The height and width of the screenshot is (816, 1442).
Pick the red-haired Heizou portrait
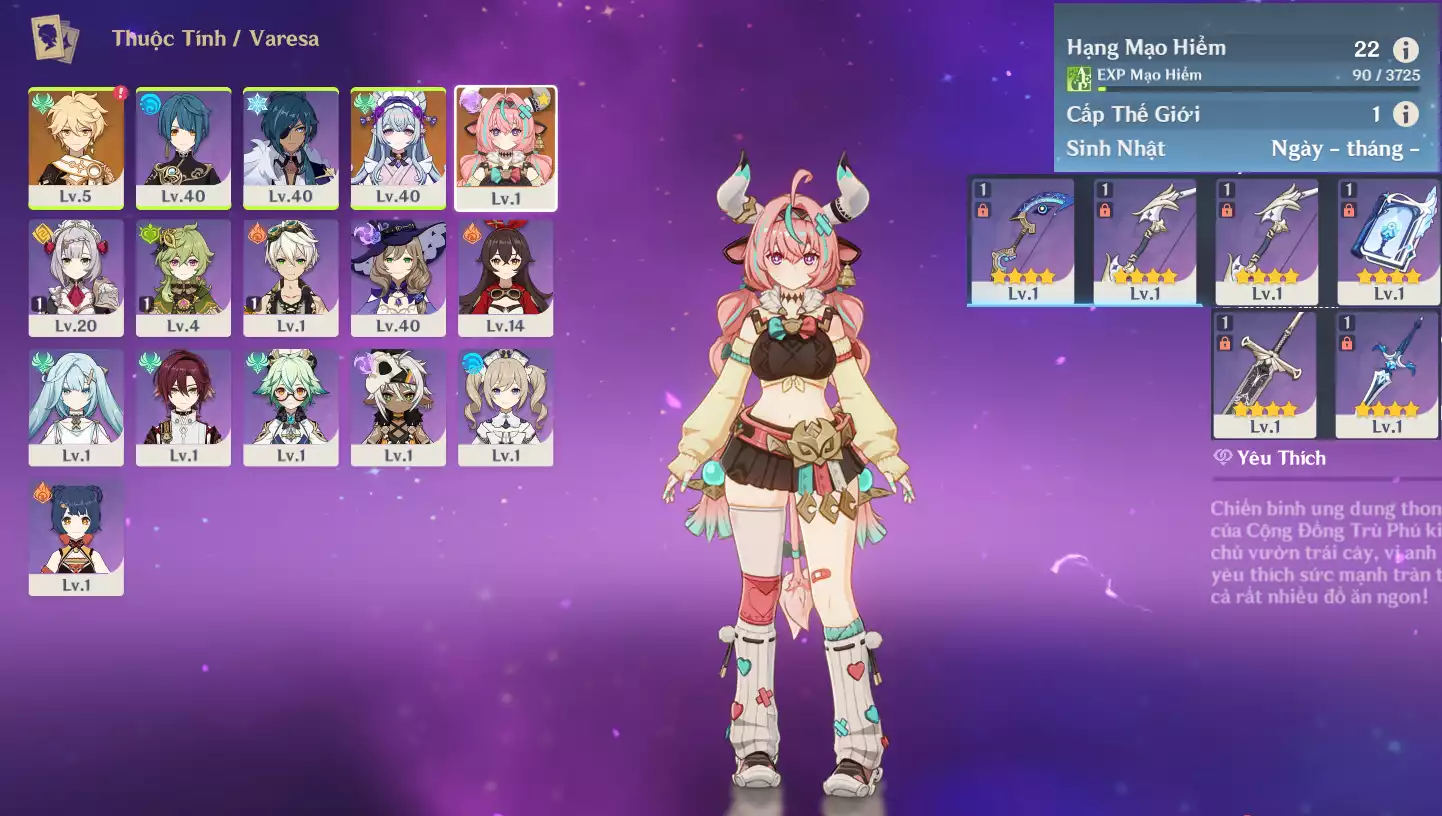tap(183, 407)
